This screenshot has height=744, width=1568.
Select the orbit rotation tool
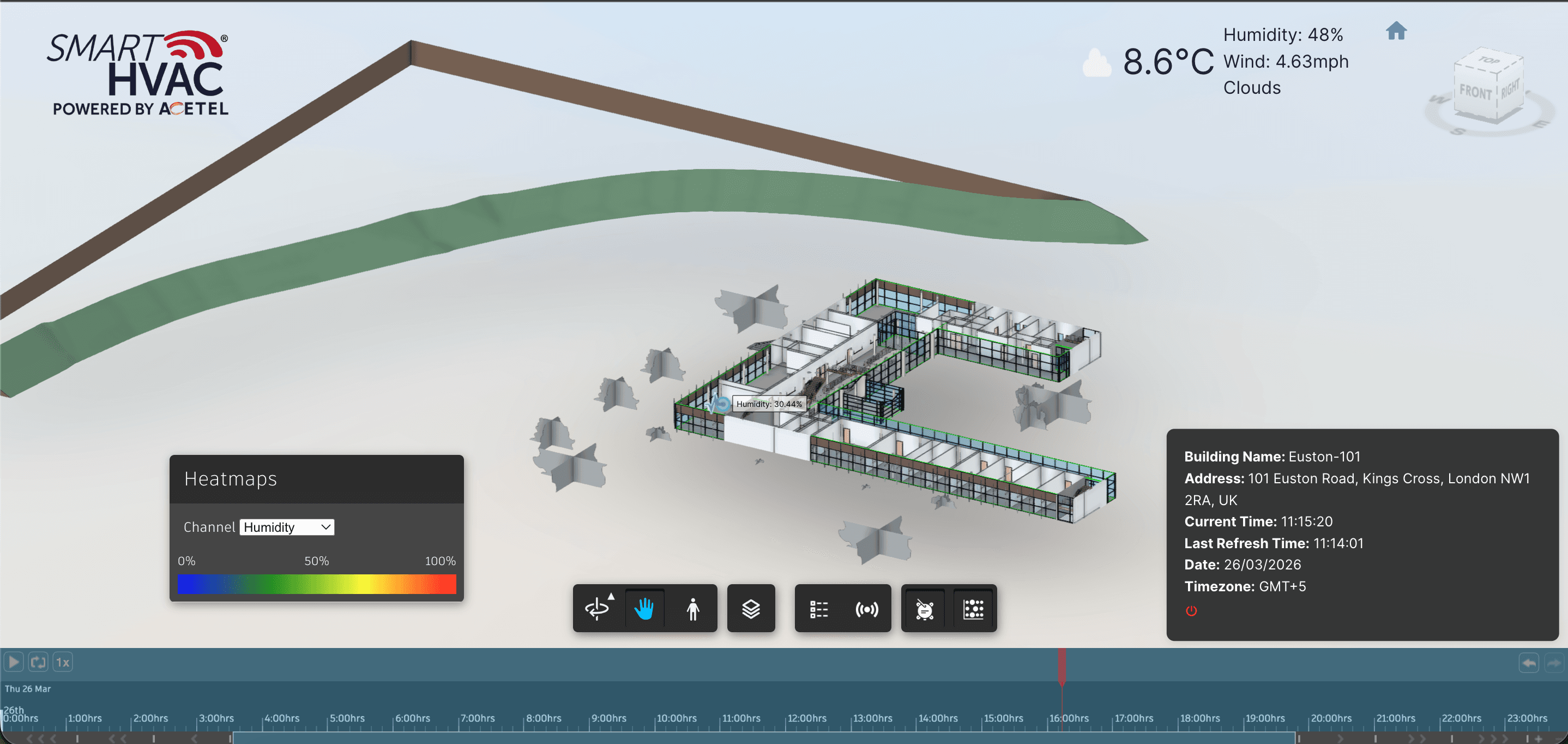tap(596, 608)
